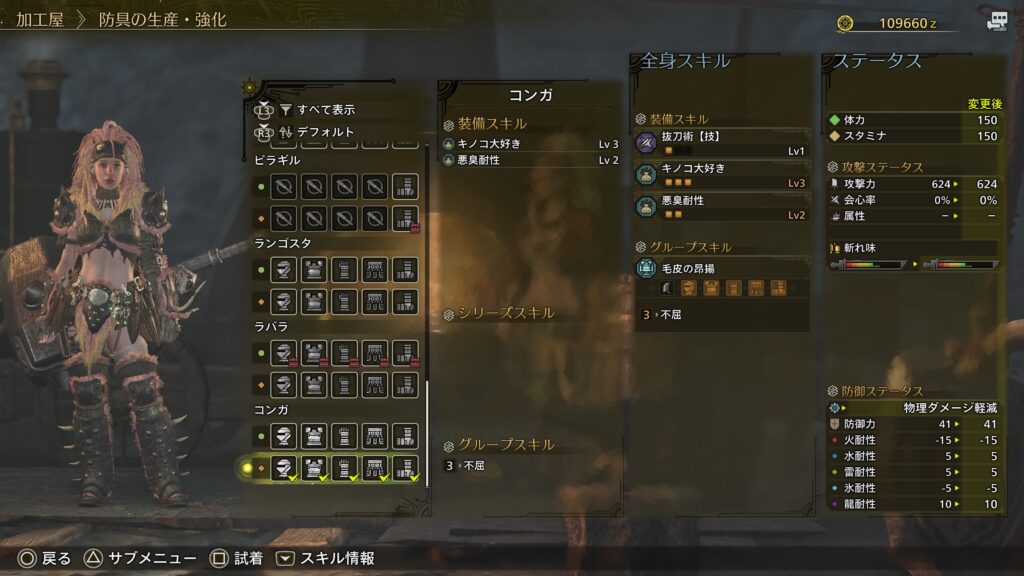
Task: Change the デフォルト sort order
Action: [325, 131]
